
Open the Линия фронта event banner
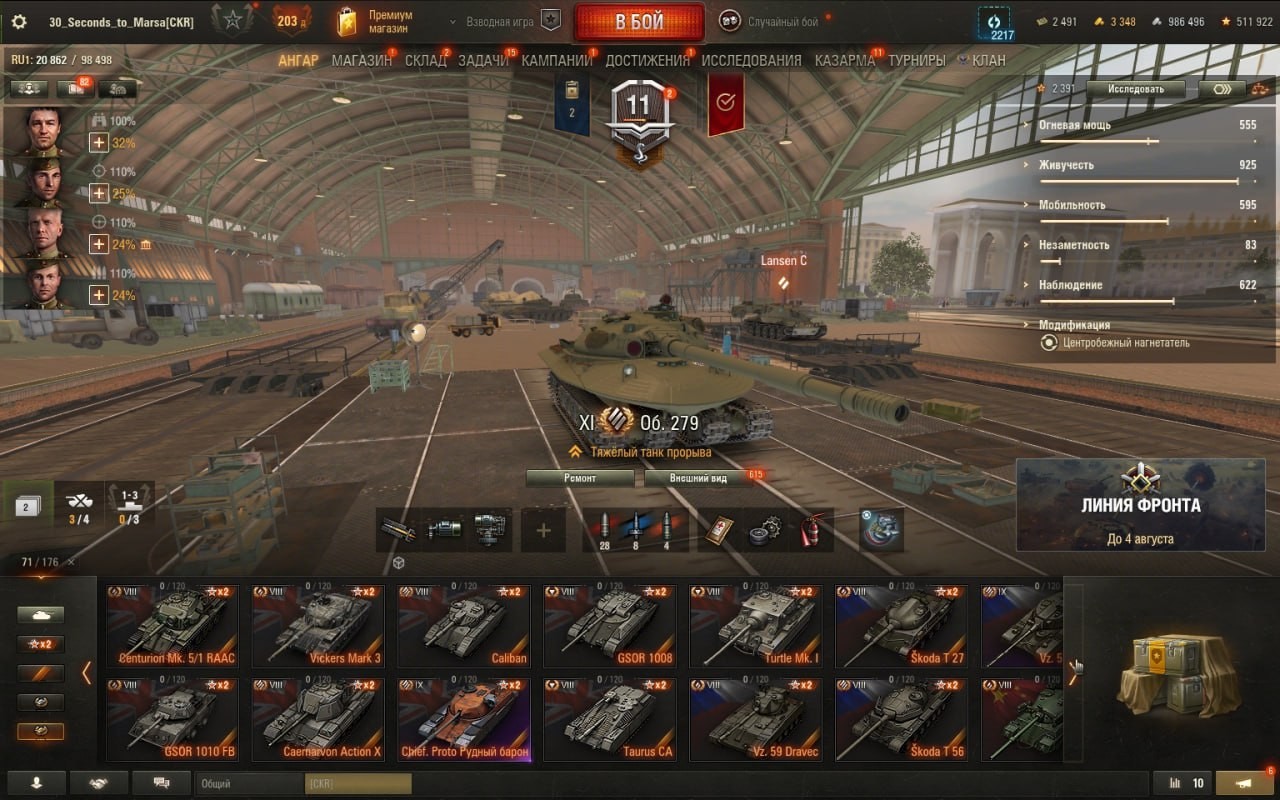(x=1140, y=505)
